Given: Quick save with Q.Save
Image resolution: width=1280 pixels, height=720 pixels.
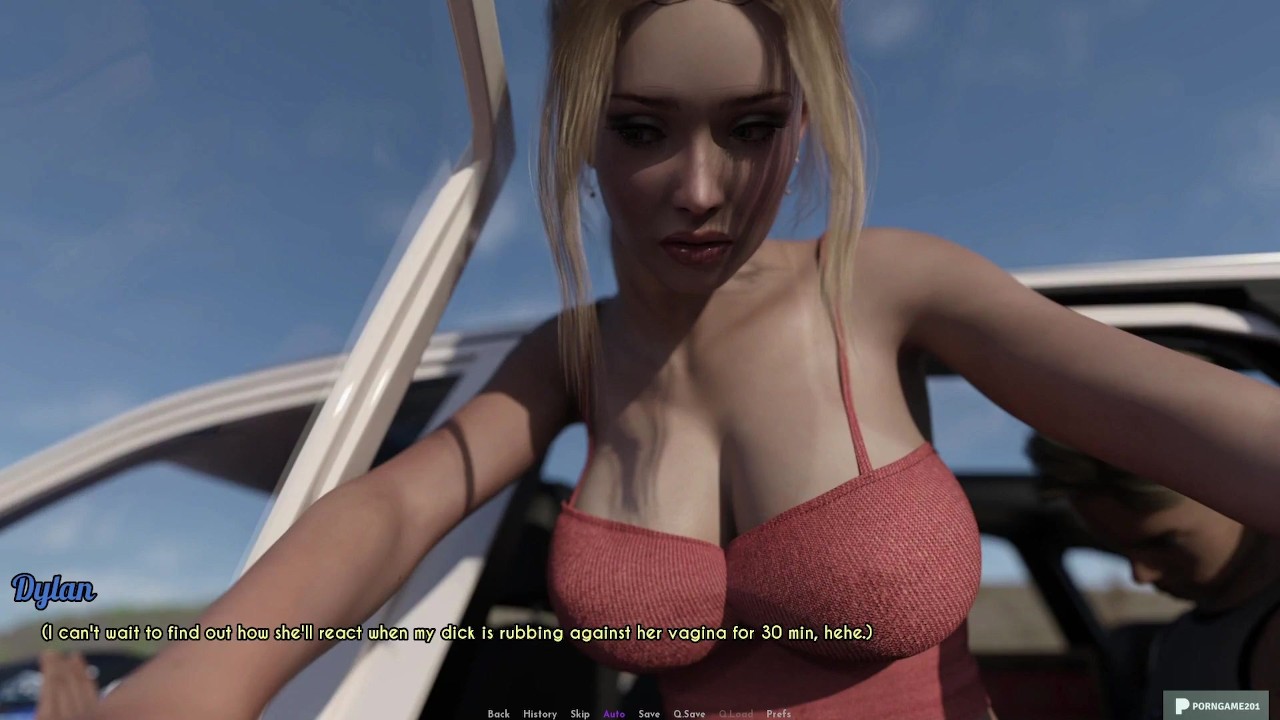Looking at the screenshot, I should [x=689, y=714].
